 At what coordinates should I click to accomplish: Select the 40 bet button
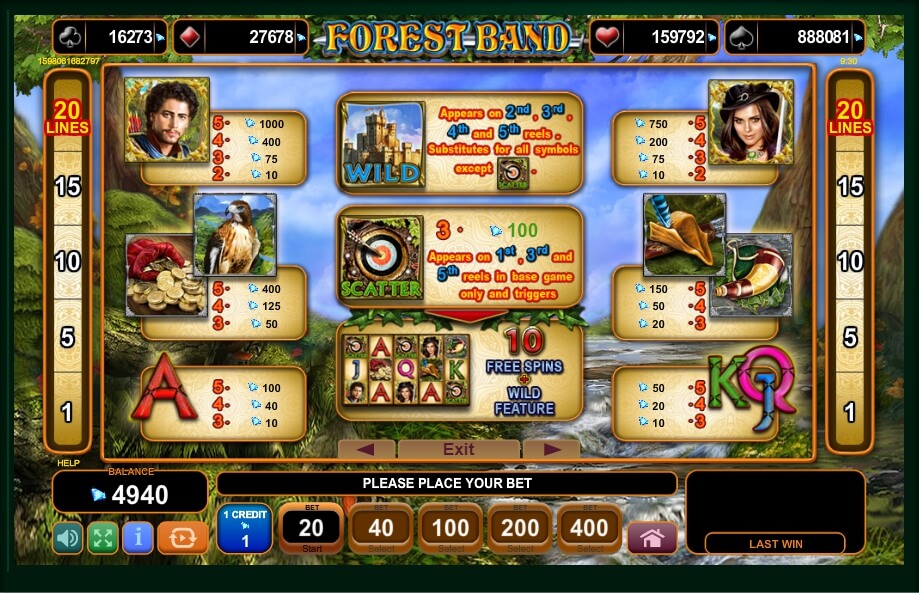[380, 528]
